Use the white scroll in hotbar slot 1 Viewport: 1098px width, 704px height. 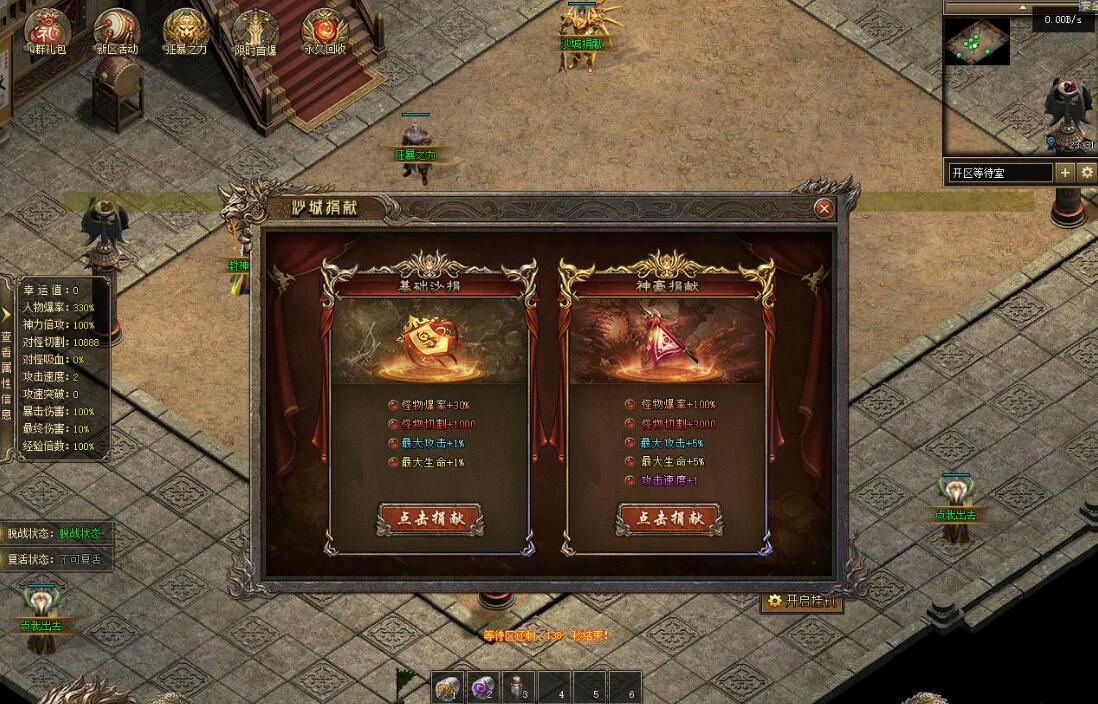pos(447,688)
